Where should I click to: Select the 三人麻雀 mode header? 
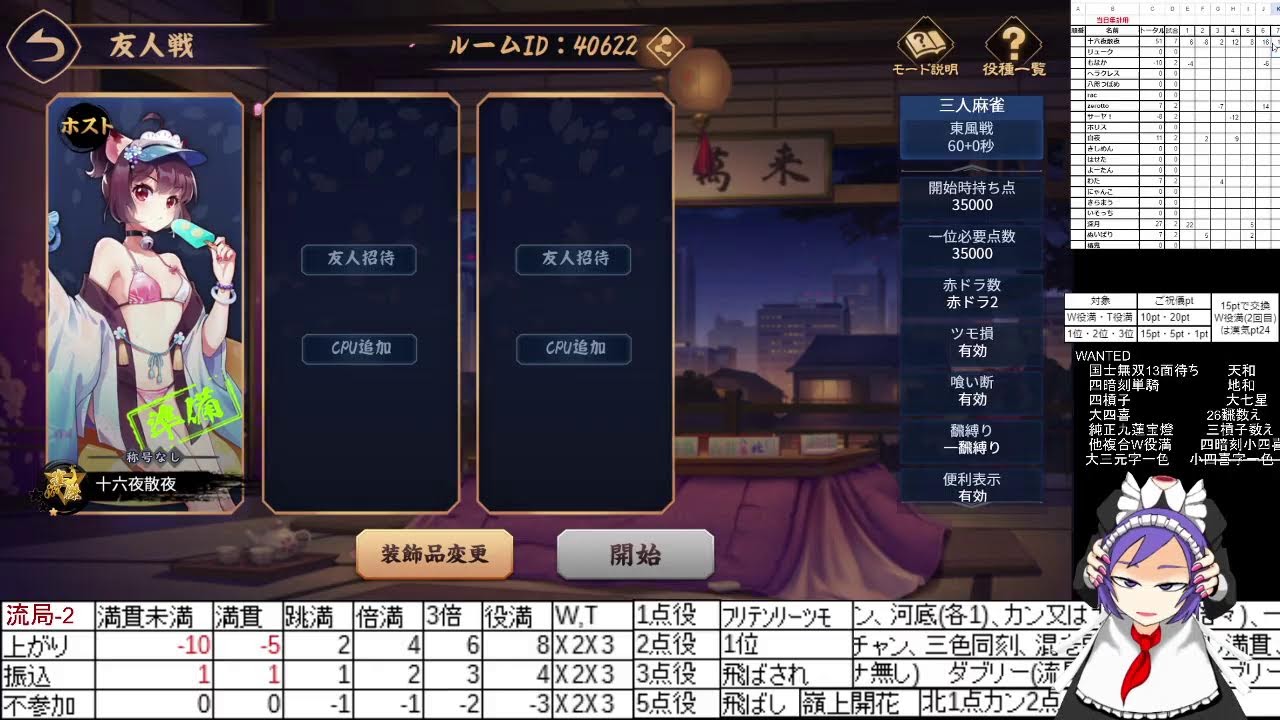pos(971,105)
